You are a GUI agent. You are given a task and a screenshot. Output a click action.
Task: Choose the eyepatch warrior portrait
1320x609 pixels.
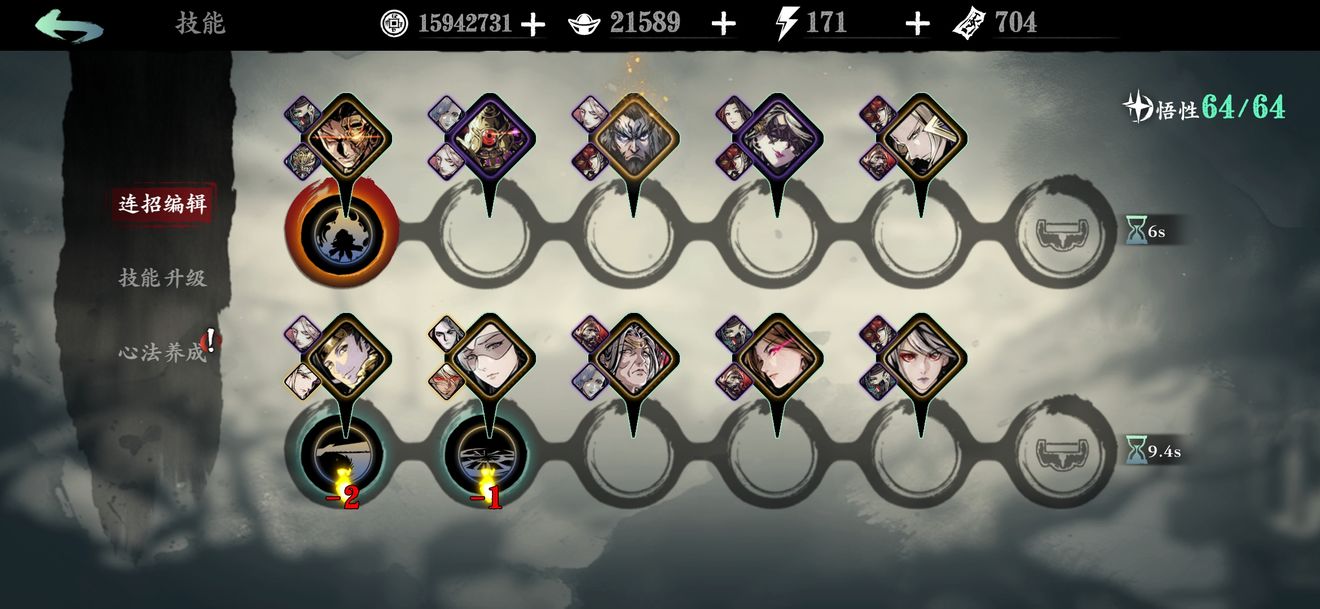click(x=346, y=137)
